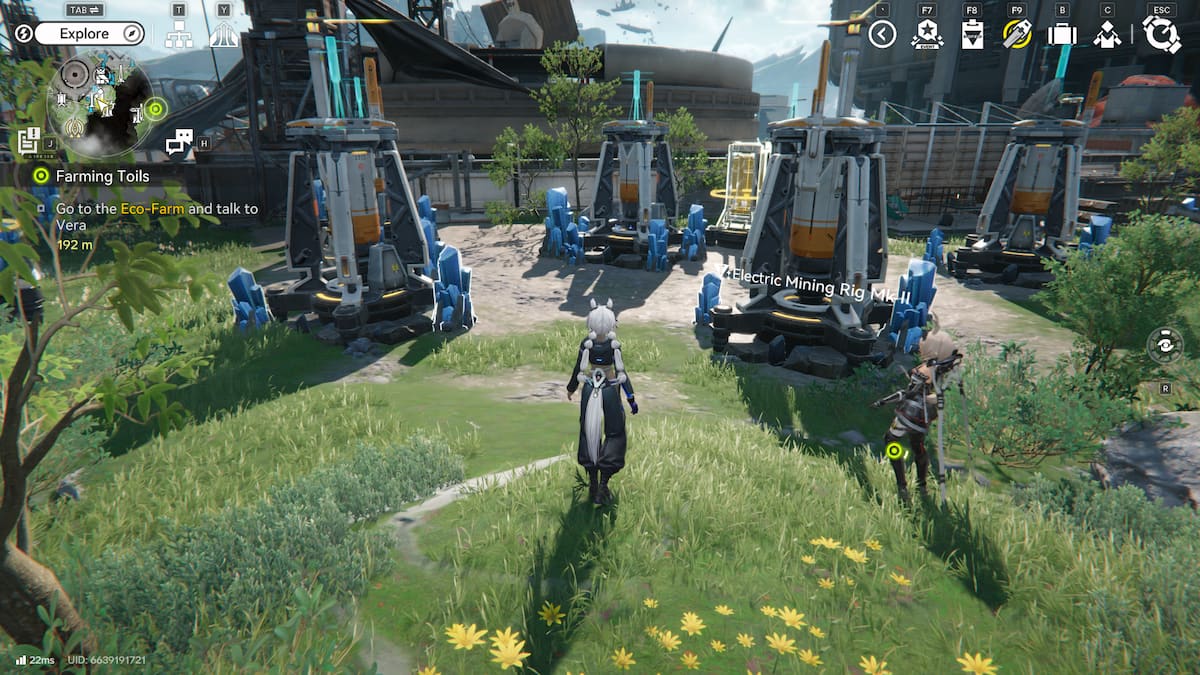Open the yellow-ringed ticket icon
1200x675 pixels.
point(1017,35)
